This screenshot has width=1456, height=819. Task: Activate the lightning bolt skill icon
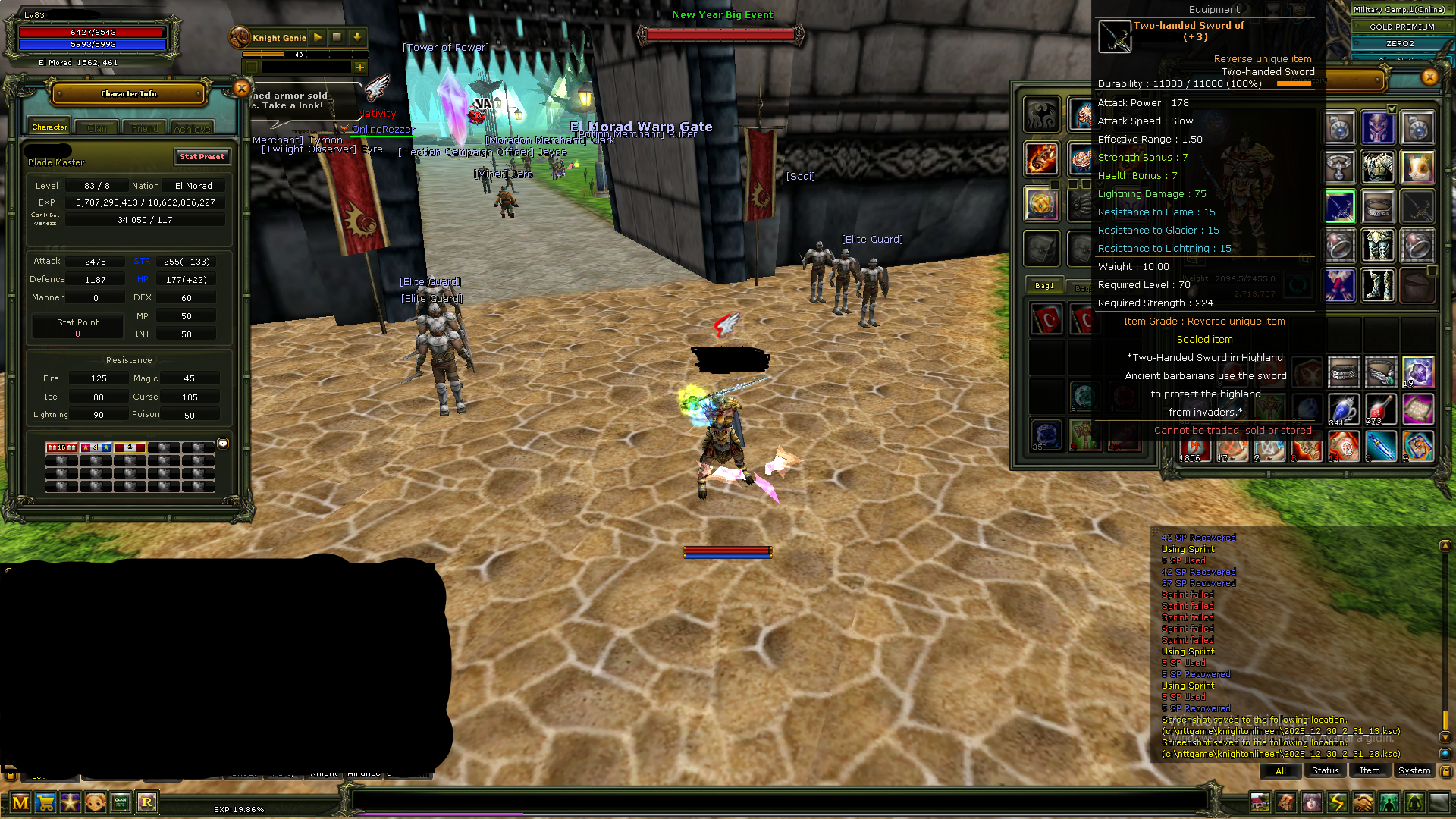(1337, 802)
